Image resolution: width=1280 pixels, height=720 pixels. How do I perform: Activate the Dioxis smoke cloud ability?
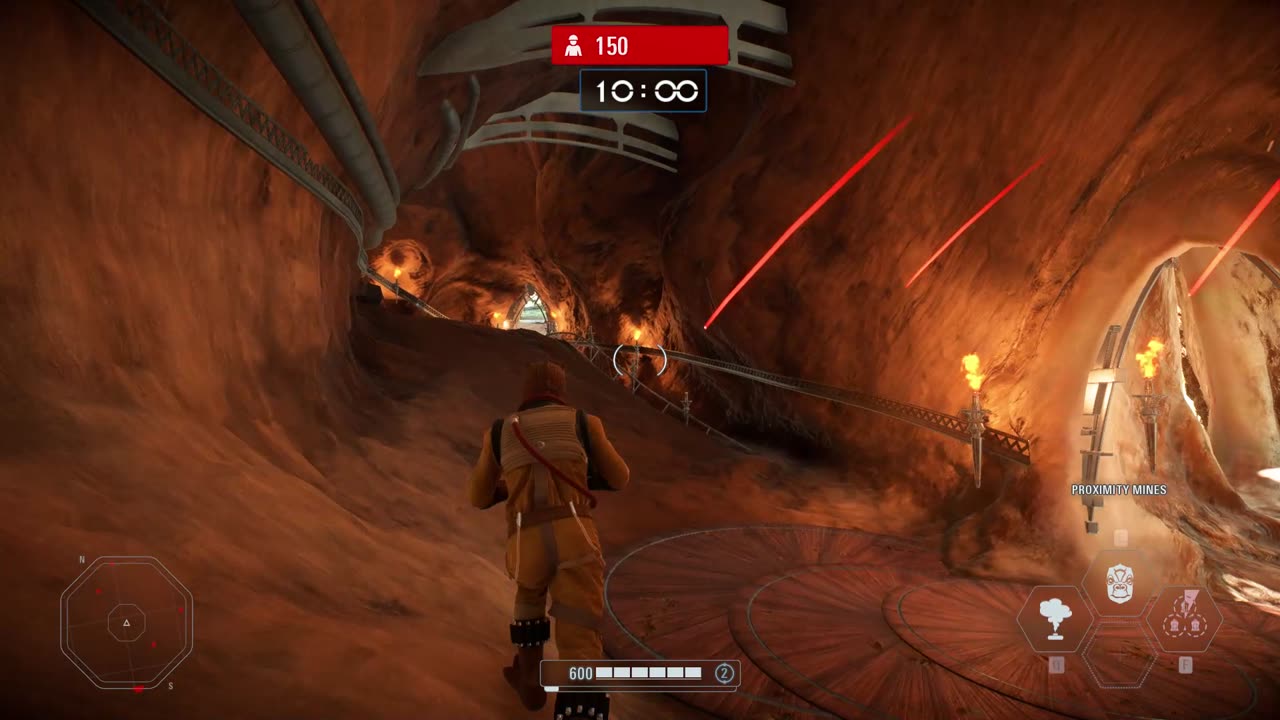1053,618
